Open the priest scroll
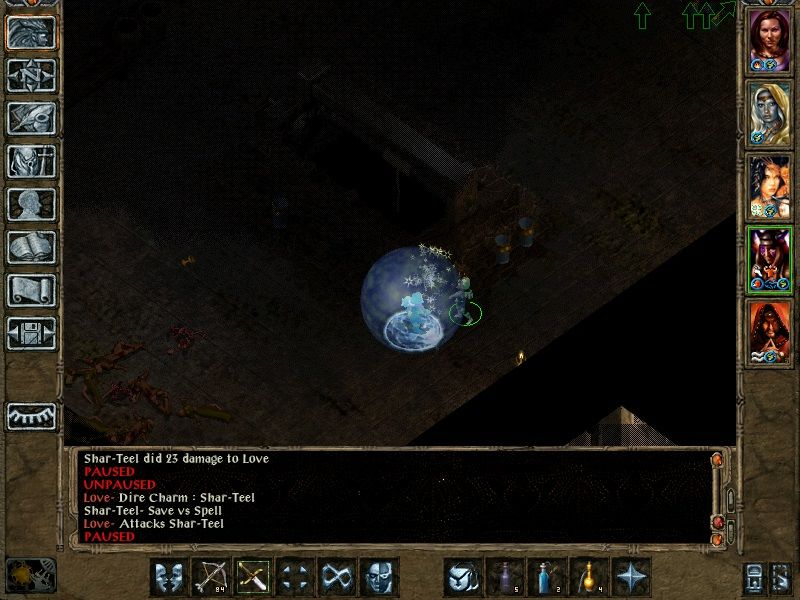 [31, 290]
